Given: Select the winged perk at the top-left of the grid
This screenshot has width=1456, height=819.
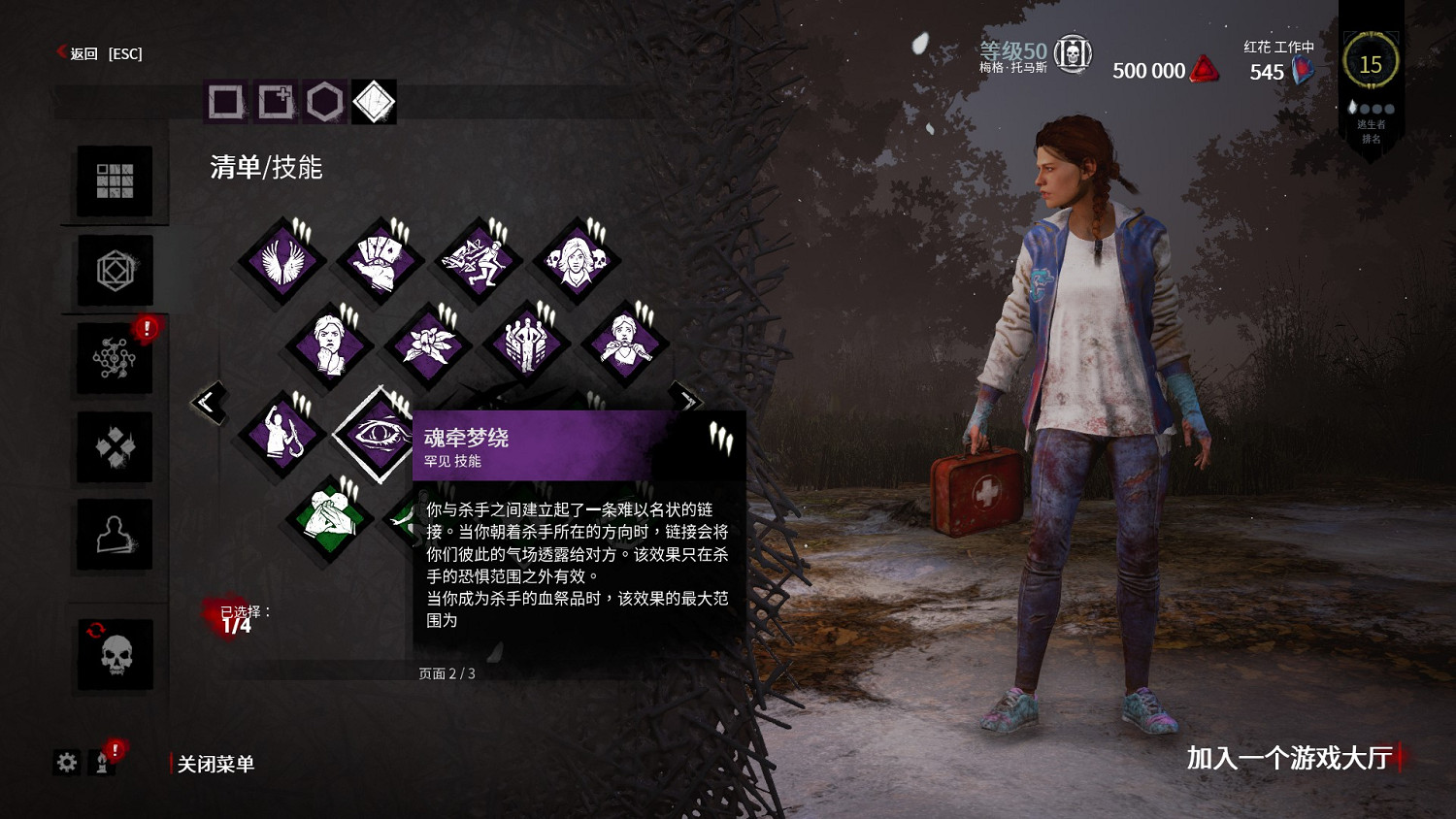Looking at the screenshot, I should click(x=281, y=260).
